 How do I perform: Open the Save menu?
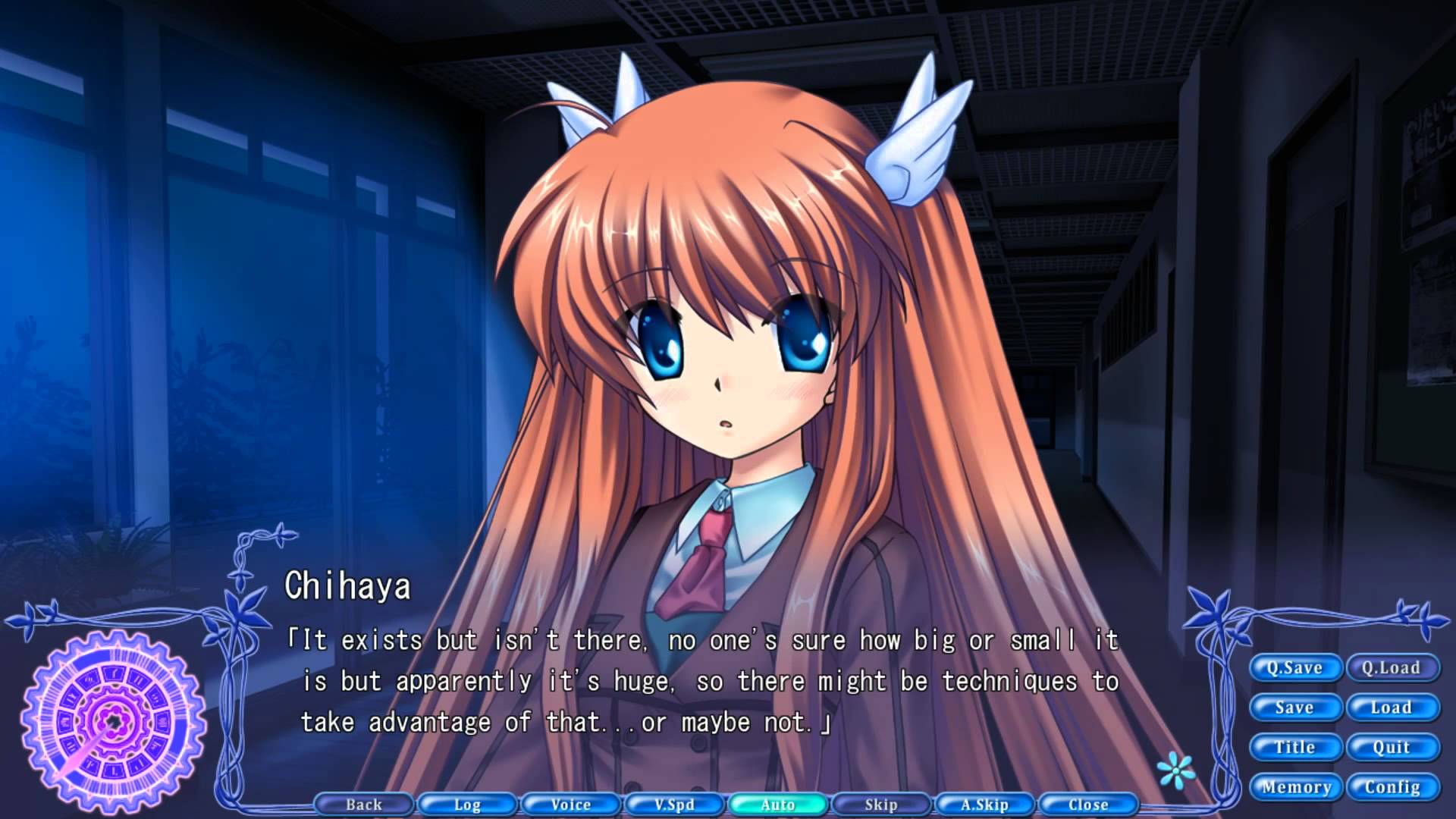coord(1294,708)
